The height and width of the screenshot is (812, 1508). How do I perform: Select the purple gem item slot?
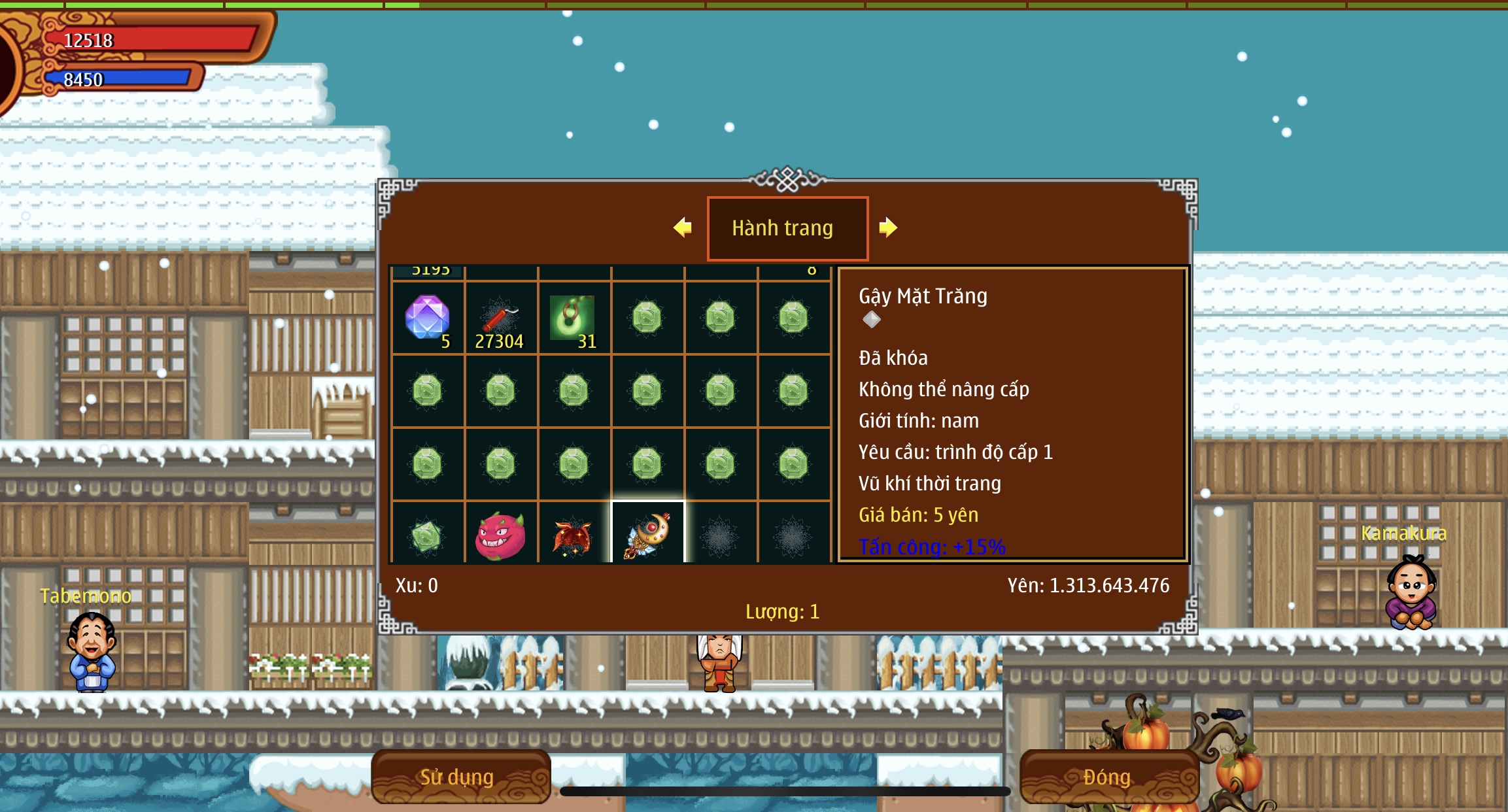(428, 318)
